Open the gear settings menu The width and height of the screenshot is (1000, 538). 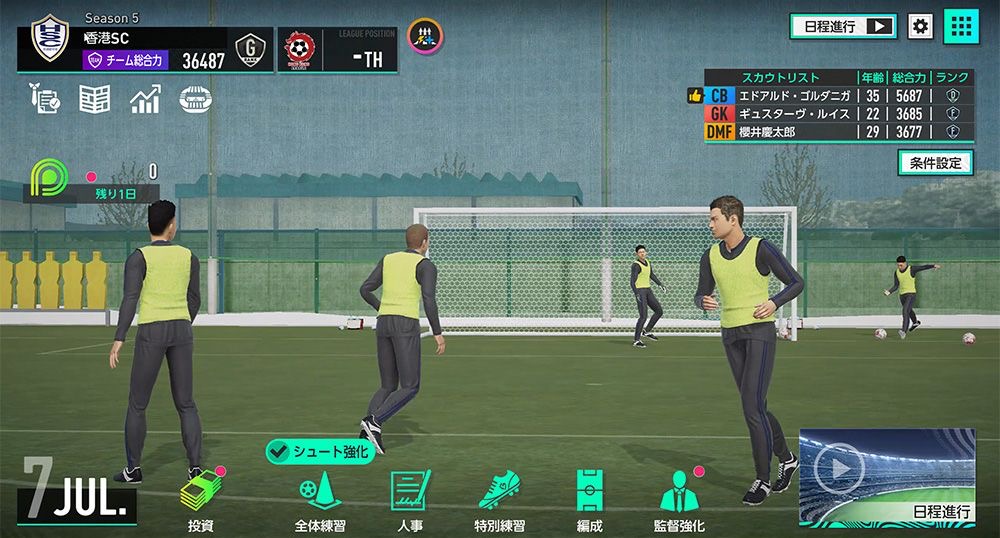point(919,27)
